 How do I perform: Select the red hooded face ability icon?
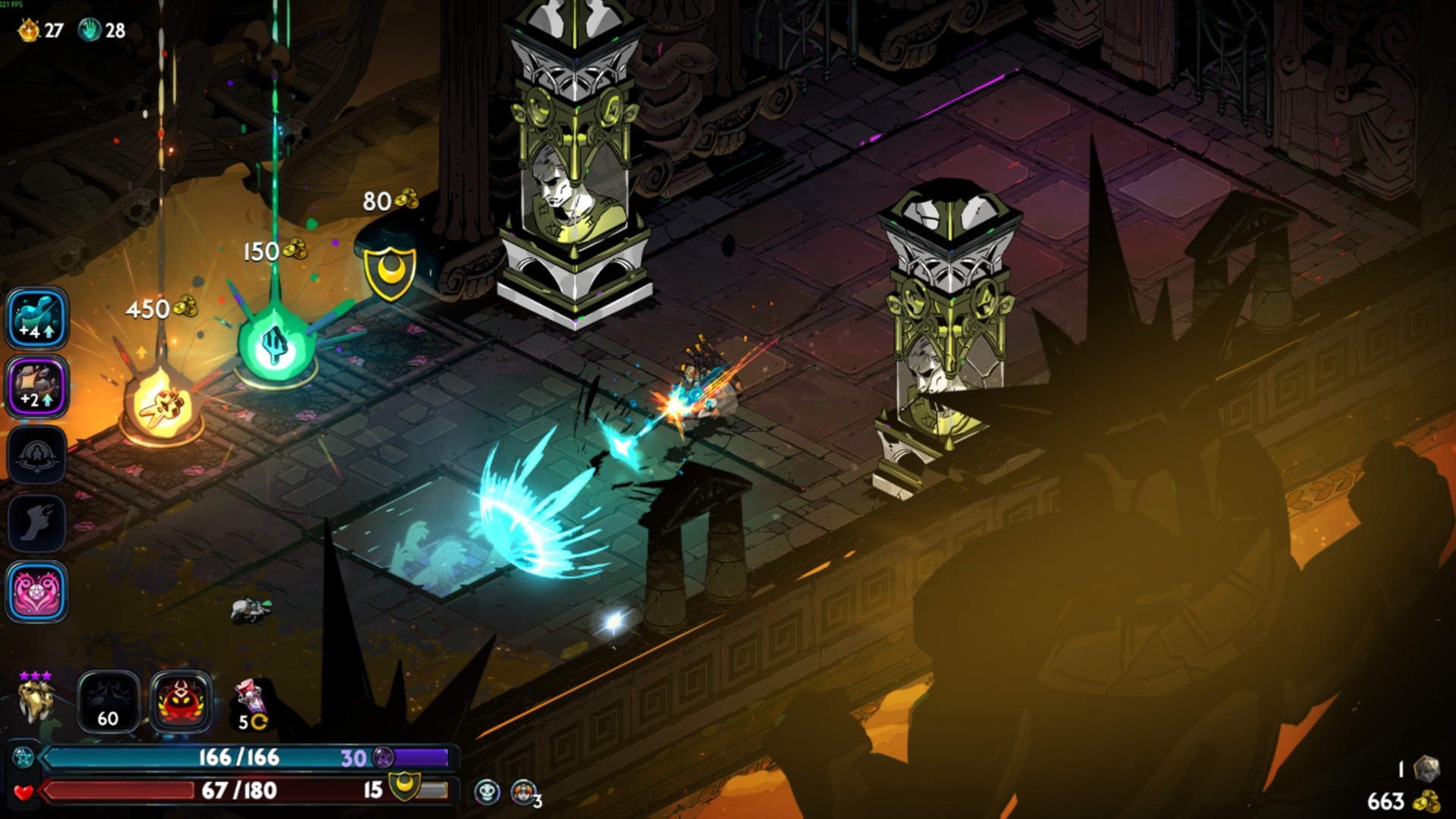point(180,702)
